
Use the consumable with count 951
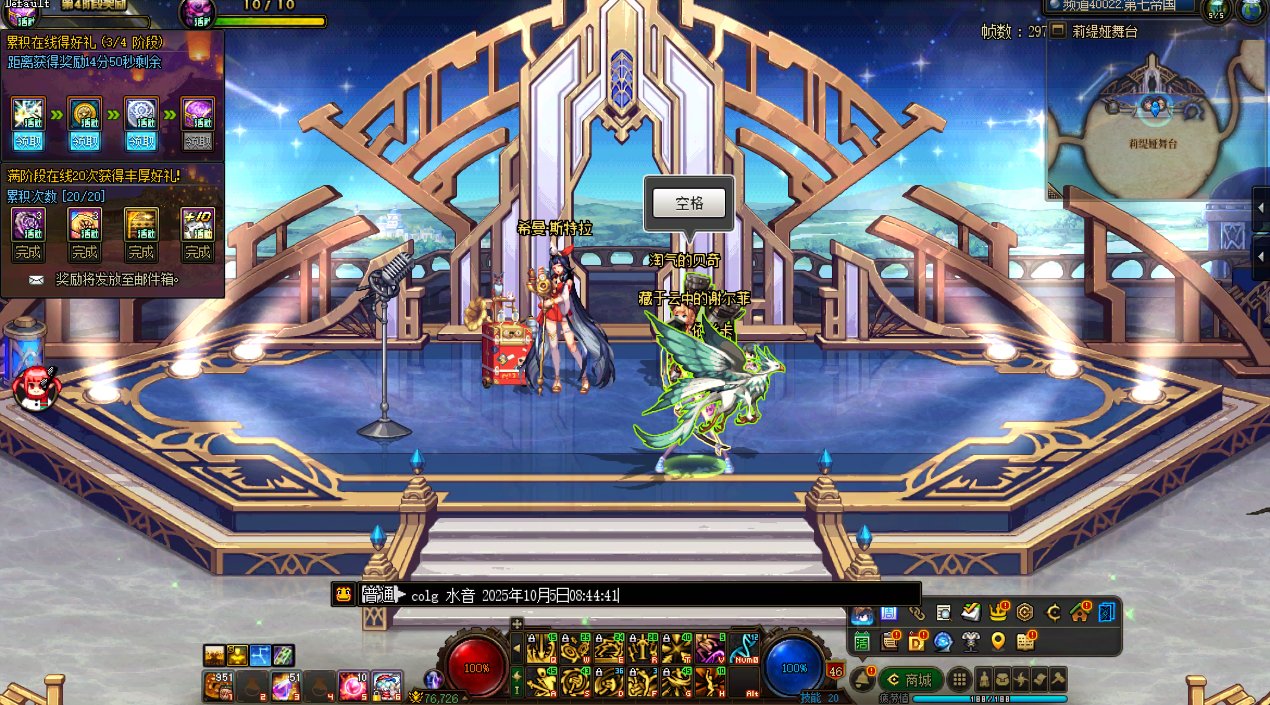pos(218,685)
